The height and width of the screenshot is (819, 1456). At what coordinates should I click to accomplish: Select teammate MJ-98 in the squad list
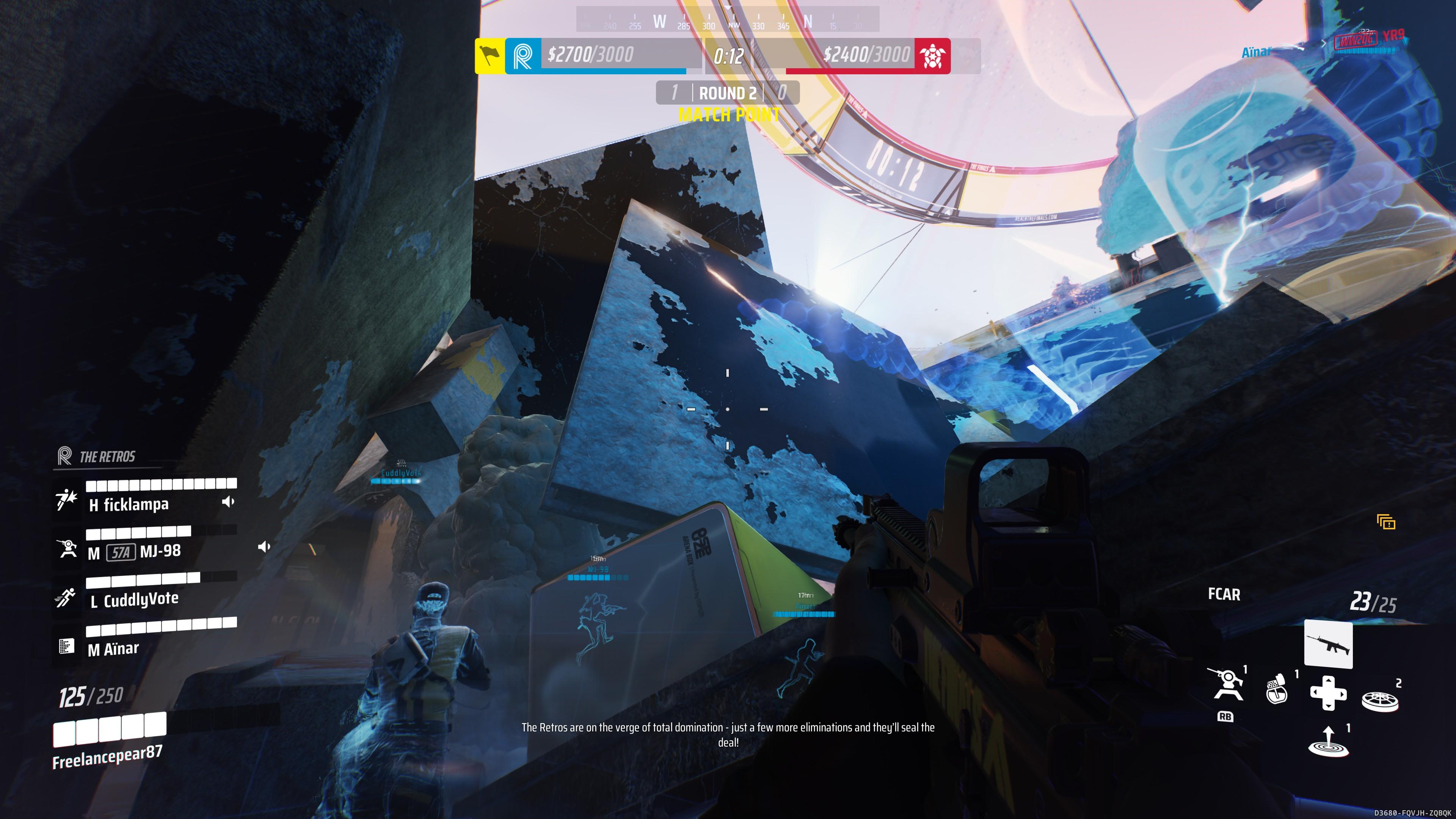(x=160, y=551)
